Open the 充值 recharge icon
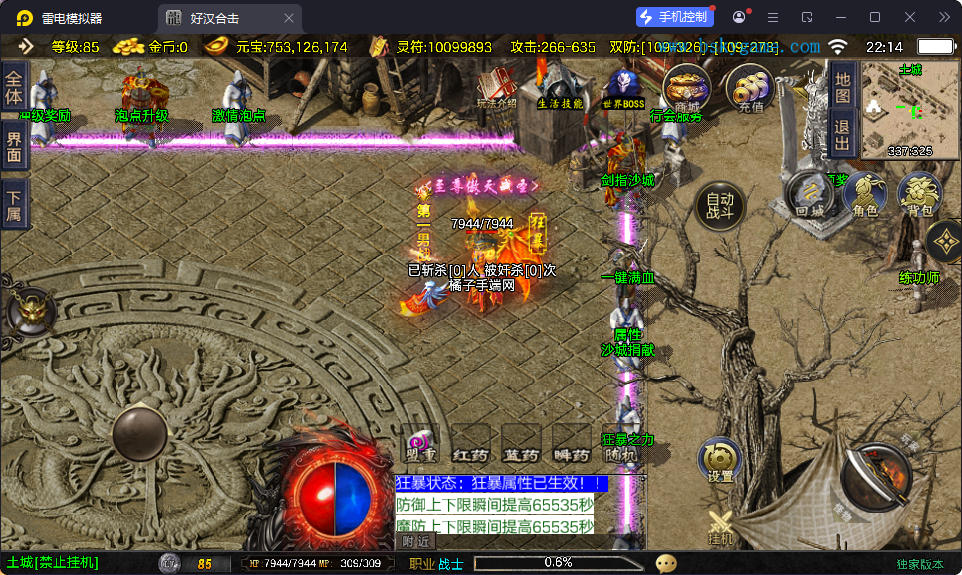 click(x=749, y=88)
